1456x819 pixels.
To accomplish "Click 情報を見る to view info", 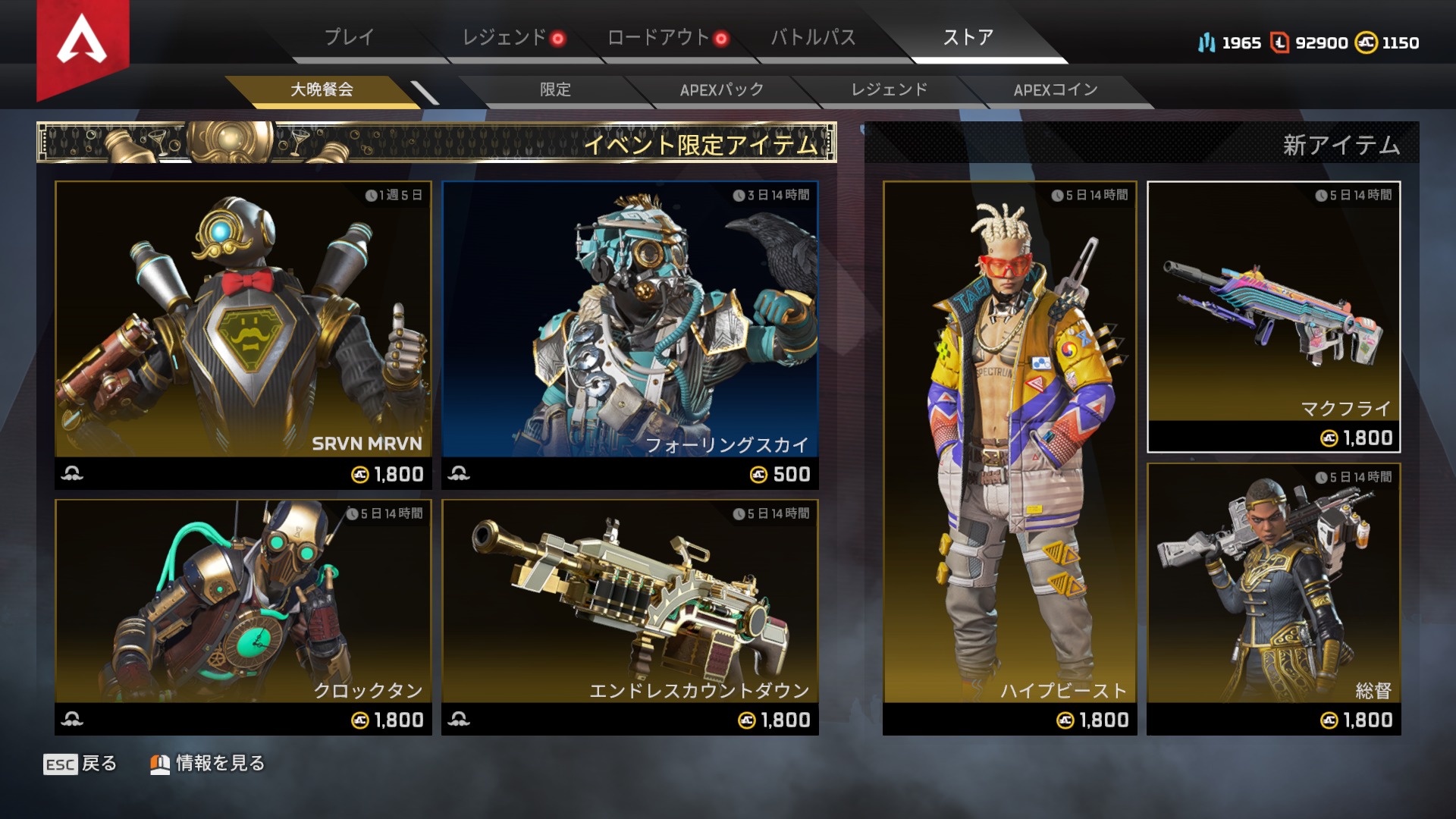I will click(208, 764).
